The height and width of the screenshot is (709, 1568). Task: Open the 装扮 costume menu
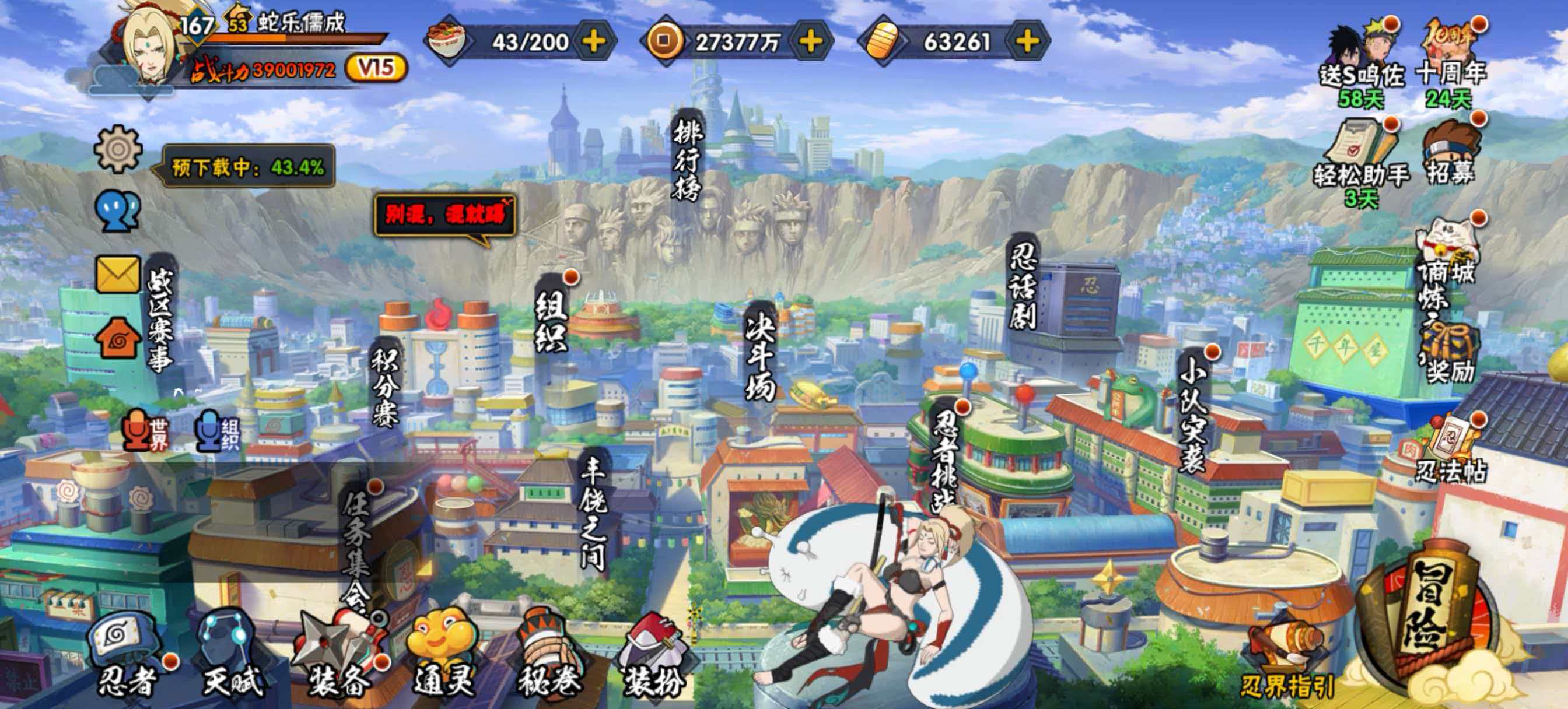(x=653, y=657)
